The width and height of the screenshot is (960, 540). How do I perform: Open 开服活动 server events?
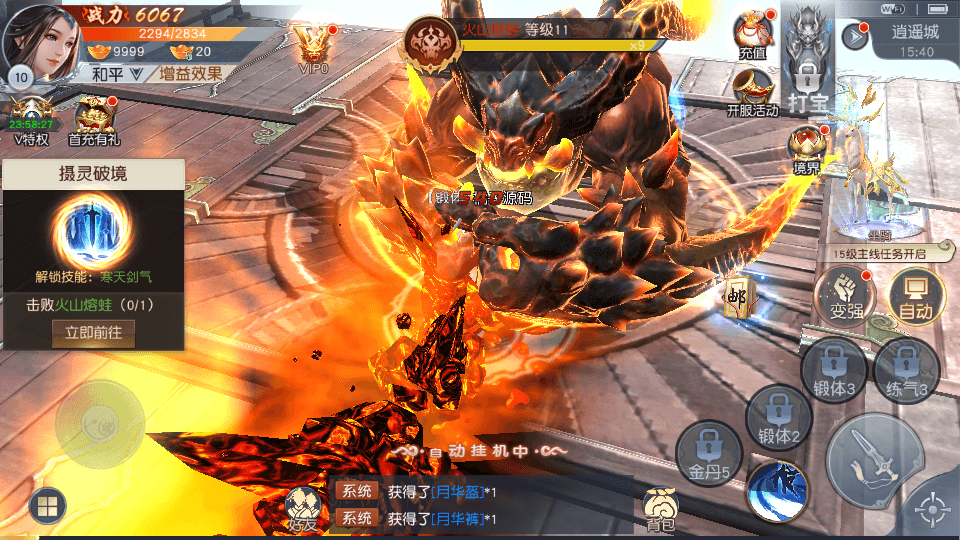click(x=752, y=93)
